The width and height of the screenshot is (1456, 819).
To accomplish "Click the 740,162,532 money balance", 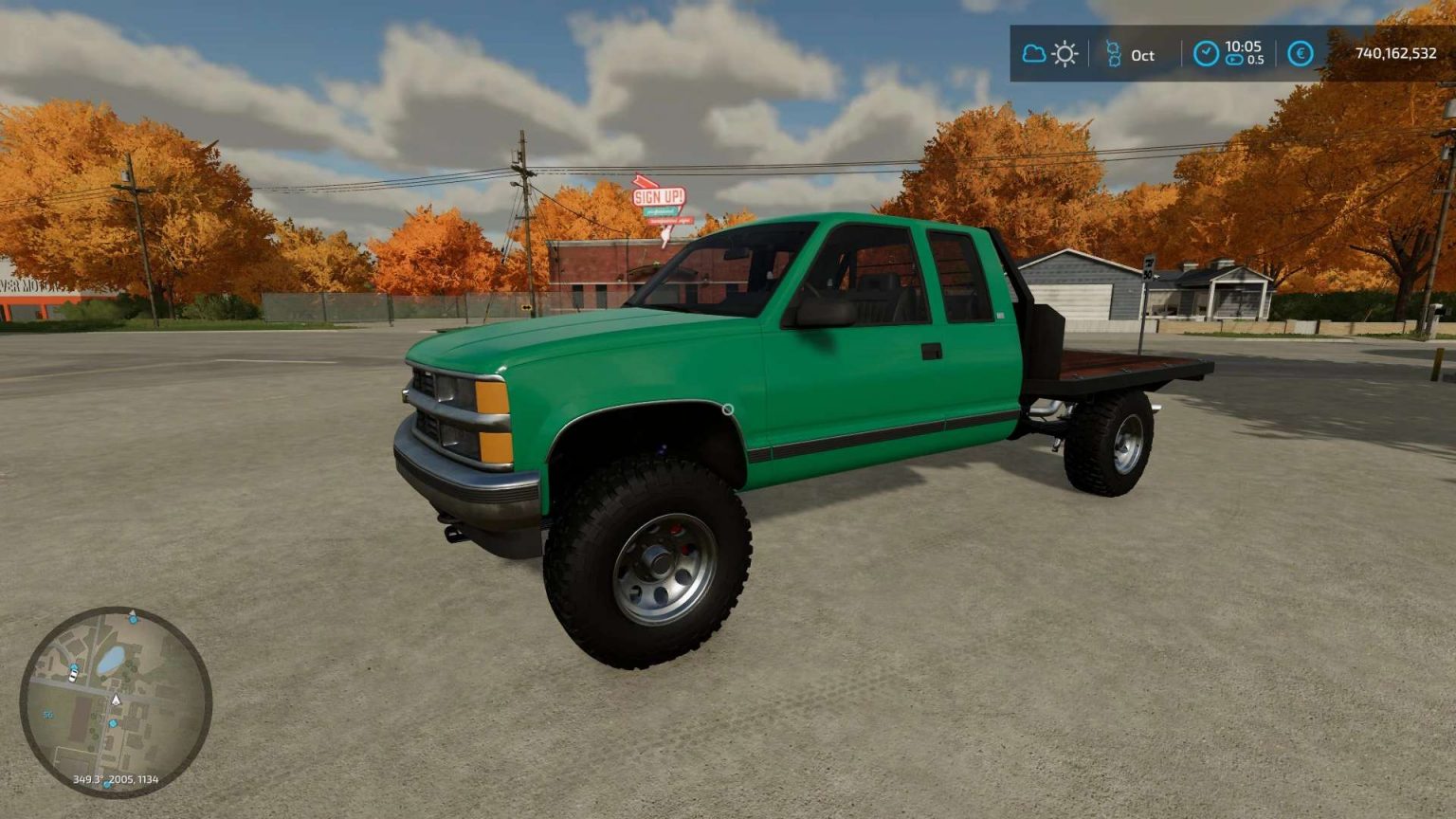I will pyautogui.click(x=1398, y=52).
